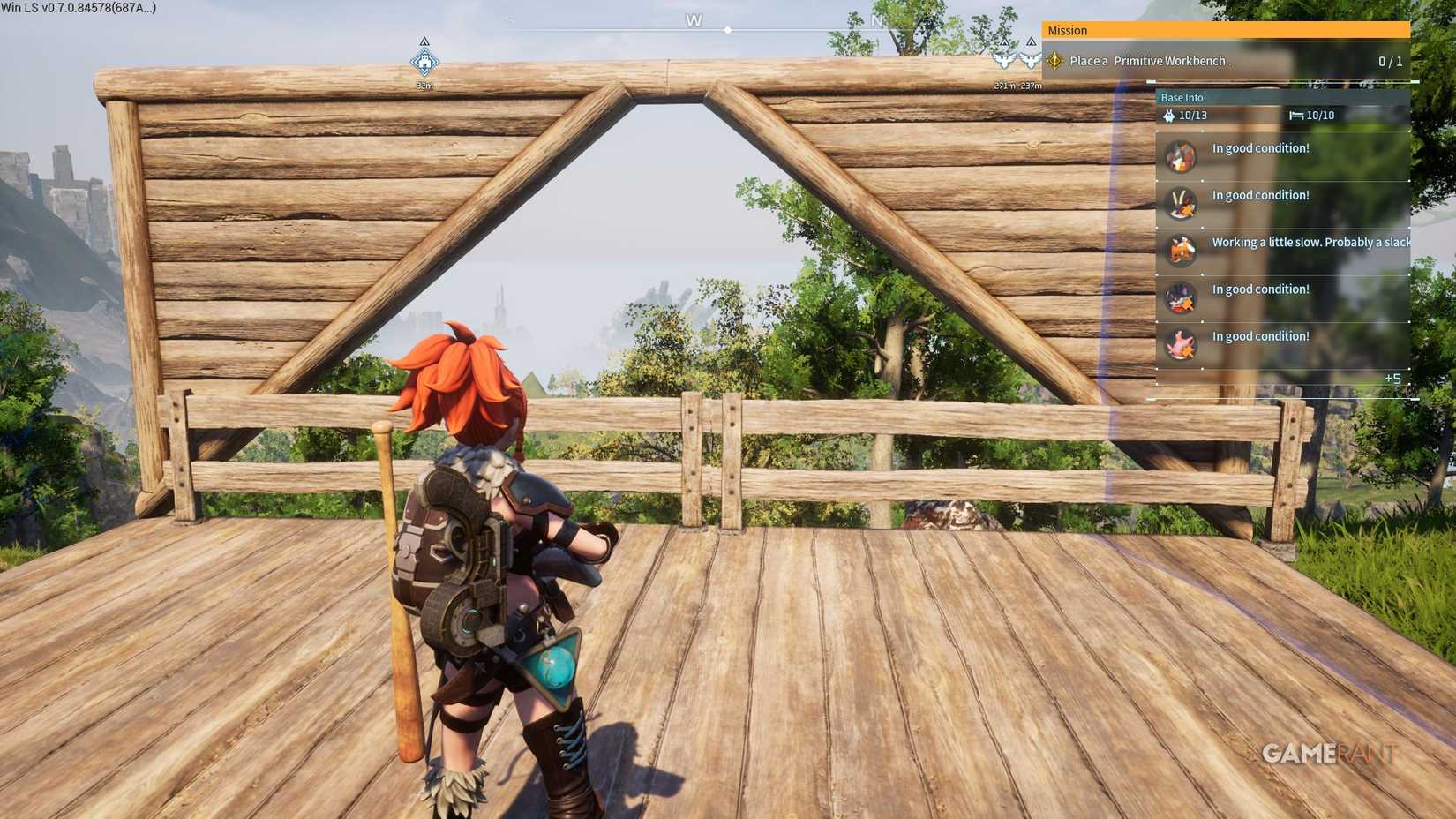1456x819 pixels.
Task: Click the mission objective diamond icon
Action: pos(1053,61)
